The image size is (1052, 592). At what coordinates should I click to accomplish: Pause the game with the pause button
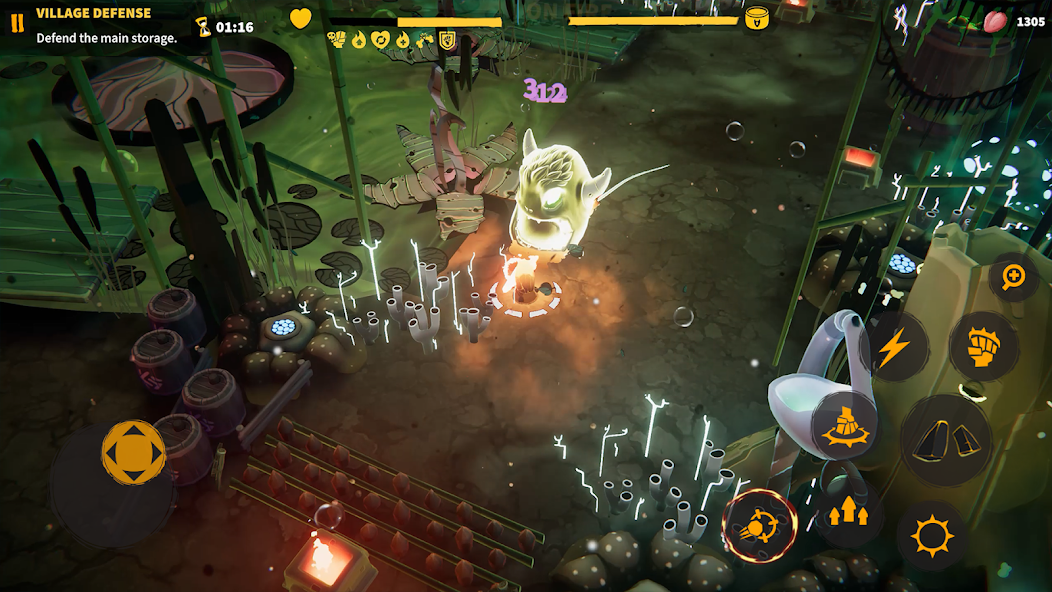click(17, 24)
